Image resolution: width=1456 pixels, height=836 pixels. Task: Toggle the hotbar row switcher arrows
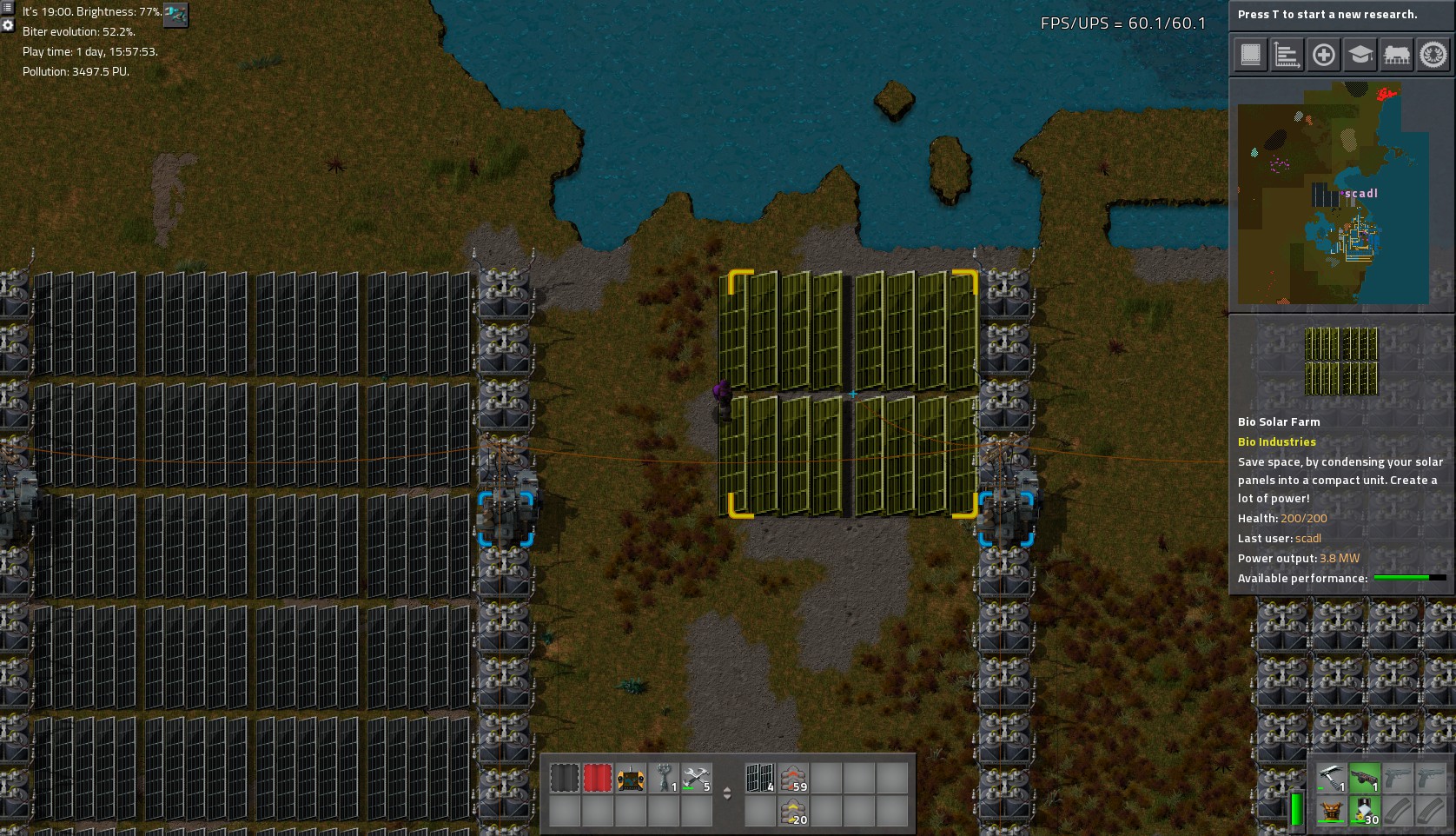coord(727,793)
